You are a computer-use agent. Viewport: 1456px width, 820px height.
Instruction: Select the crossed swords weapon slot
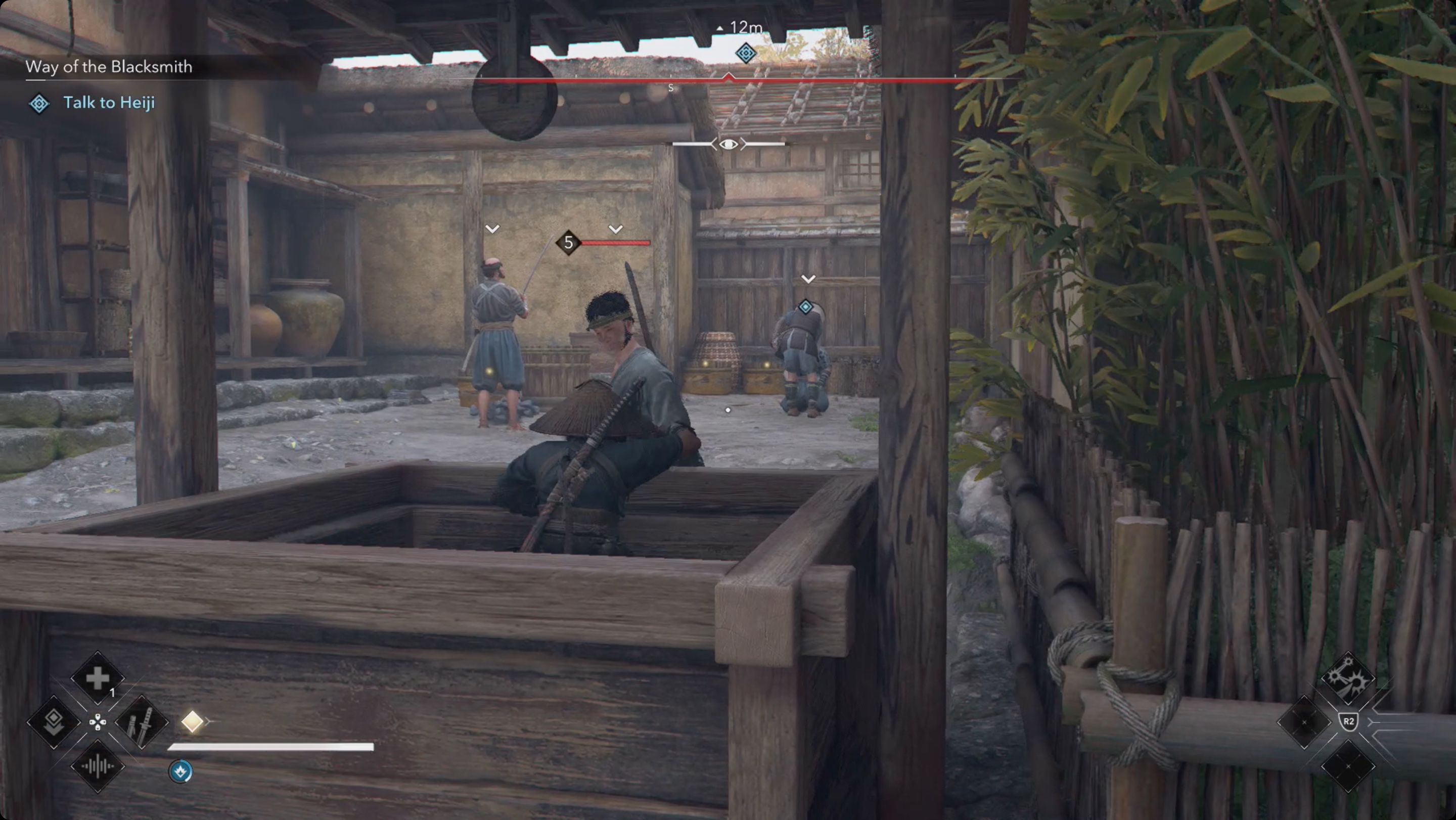[x=142, y=722]
